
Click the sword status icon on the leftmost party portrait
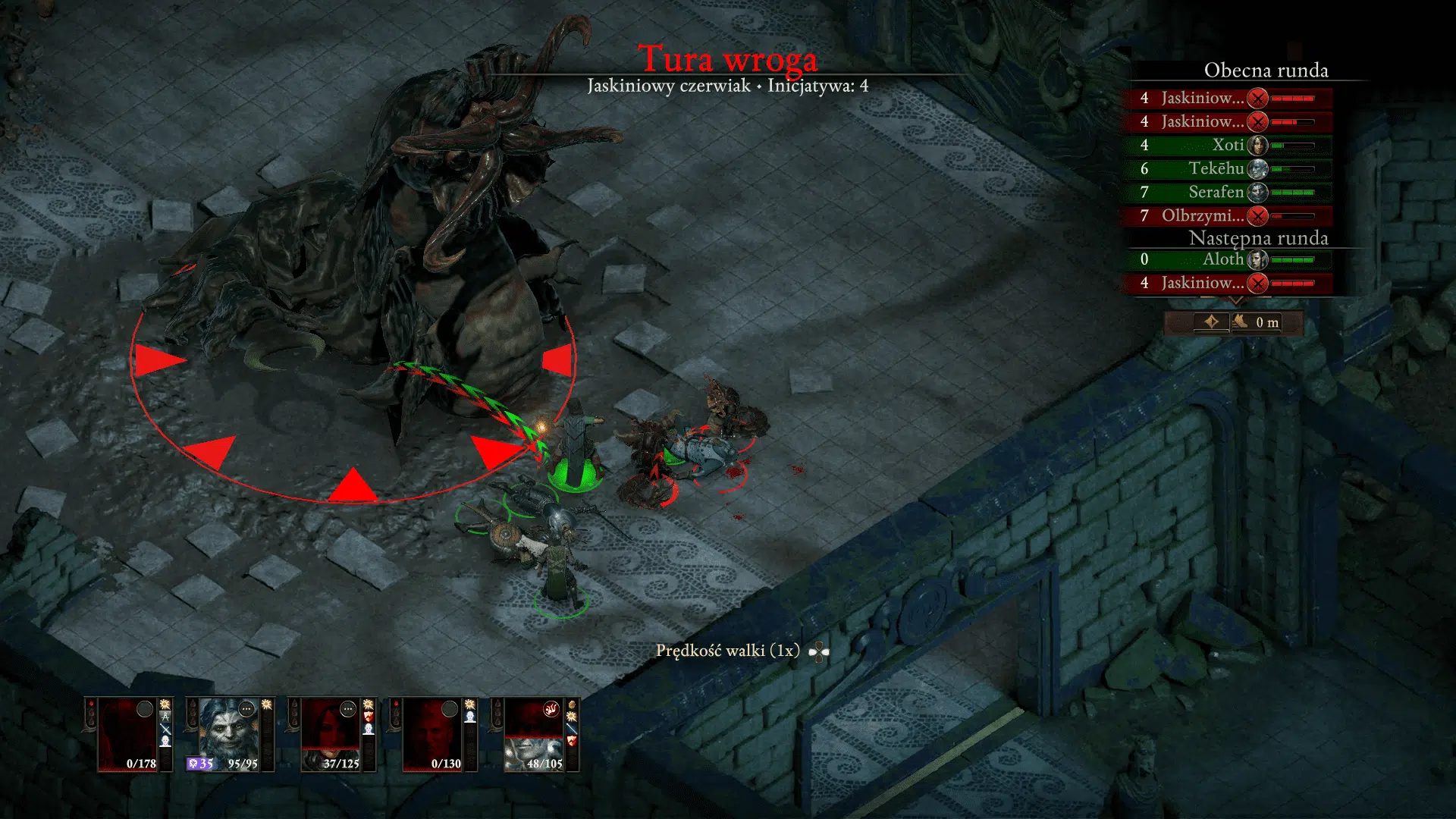pos(164,730)
